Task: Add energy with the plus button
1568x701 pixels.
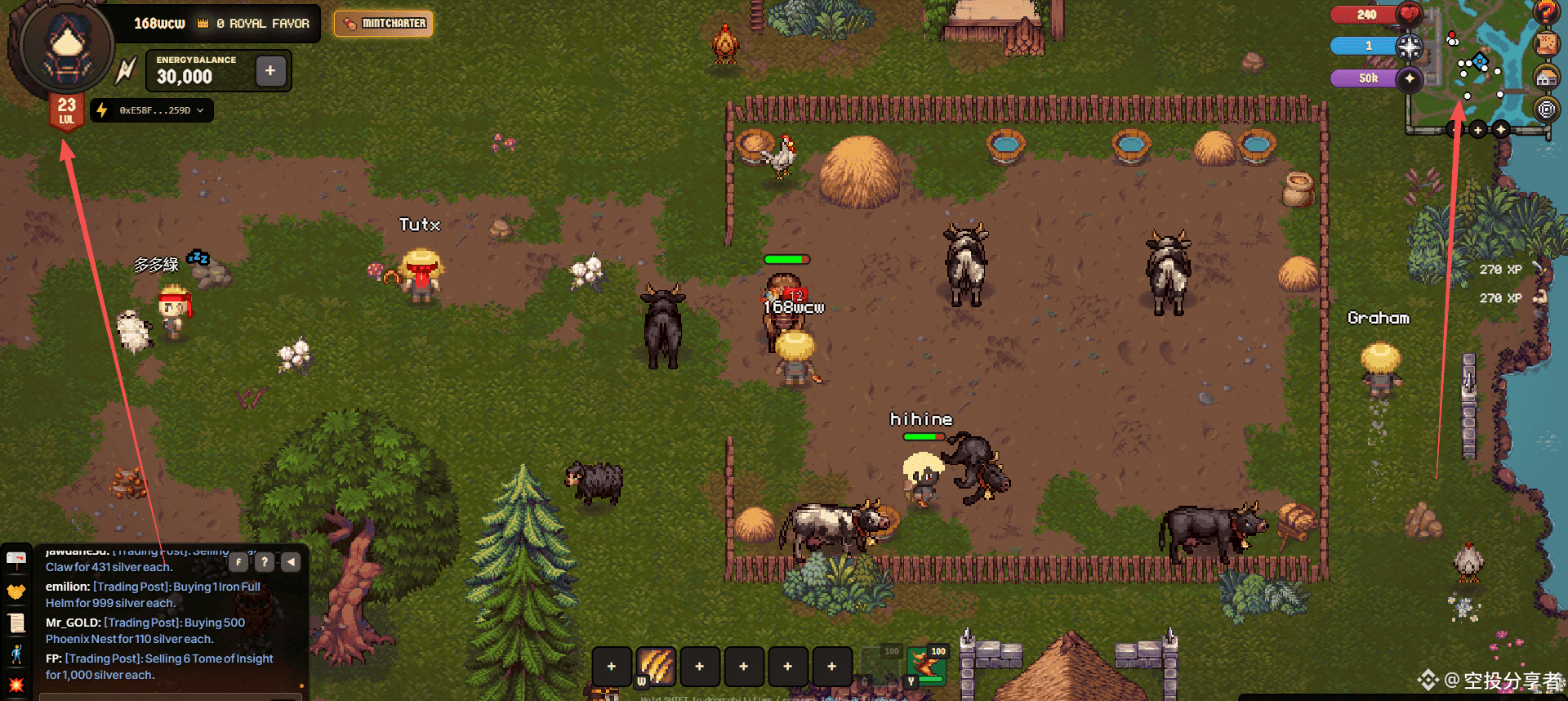Action: coord(270,71)
